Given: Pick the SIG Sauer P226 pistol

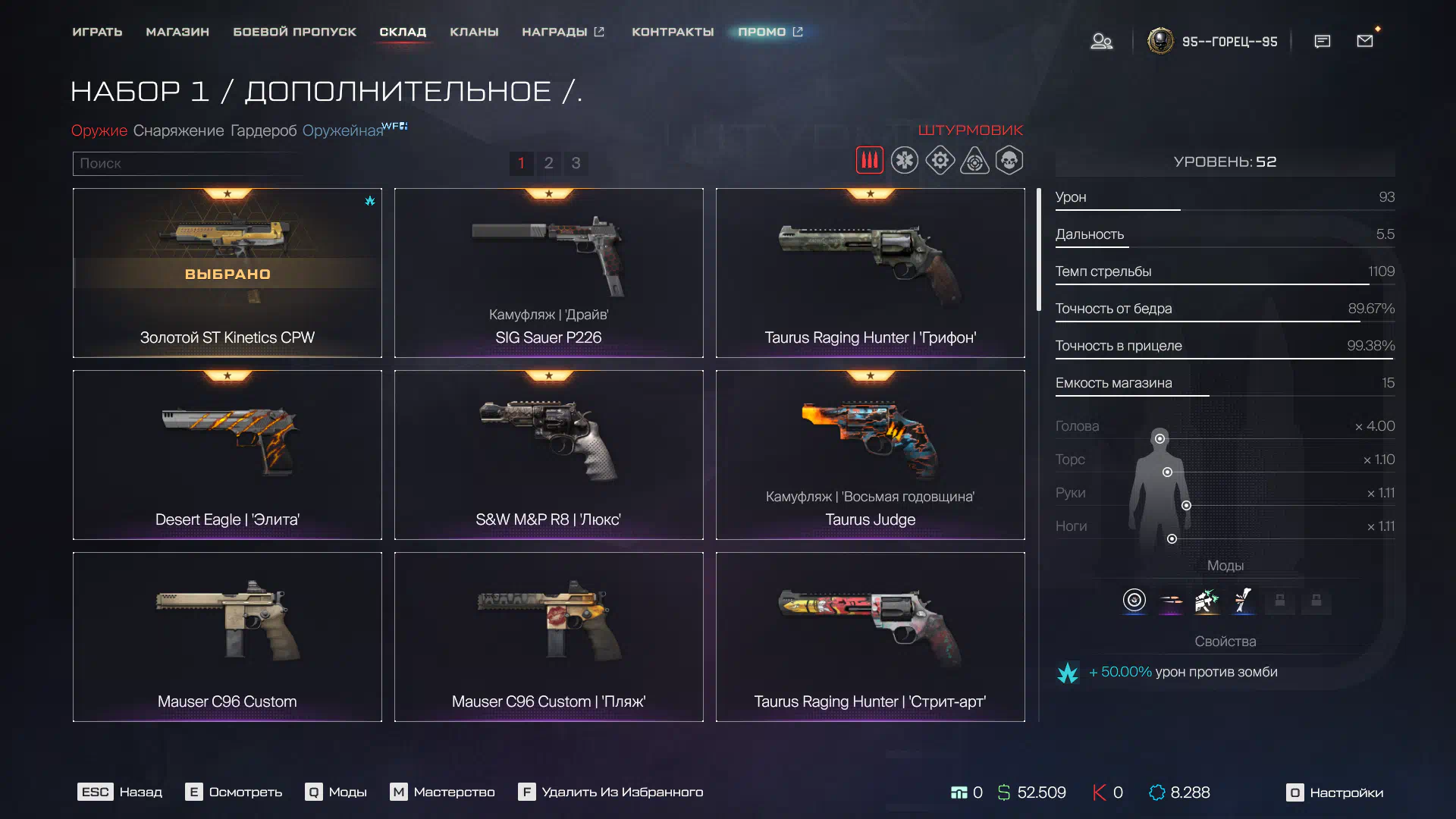Looking at the screenshot, I should tap(548, 273).
